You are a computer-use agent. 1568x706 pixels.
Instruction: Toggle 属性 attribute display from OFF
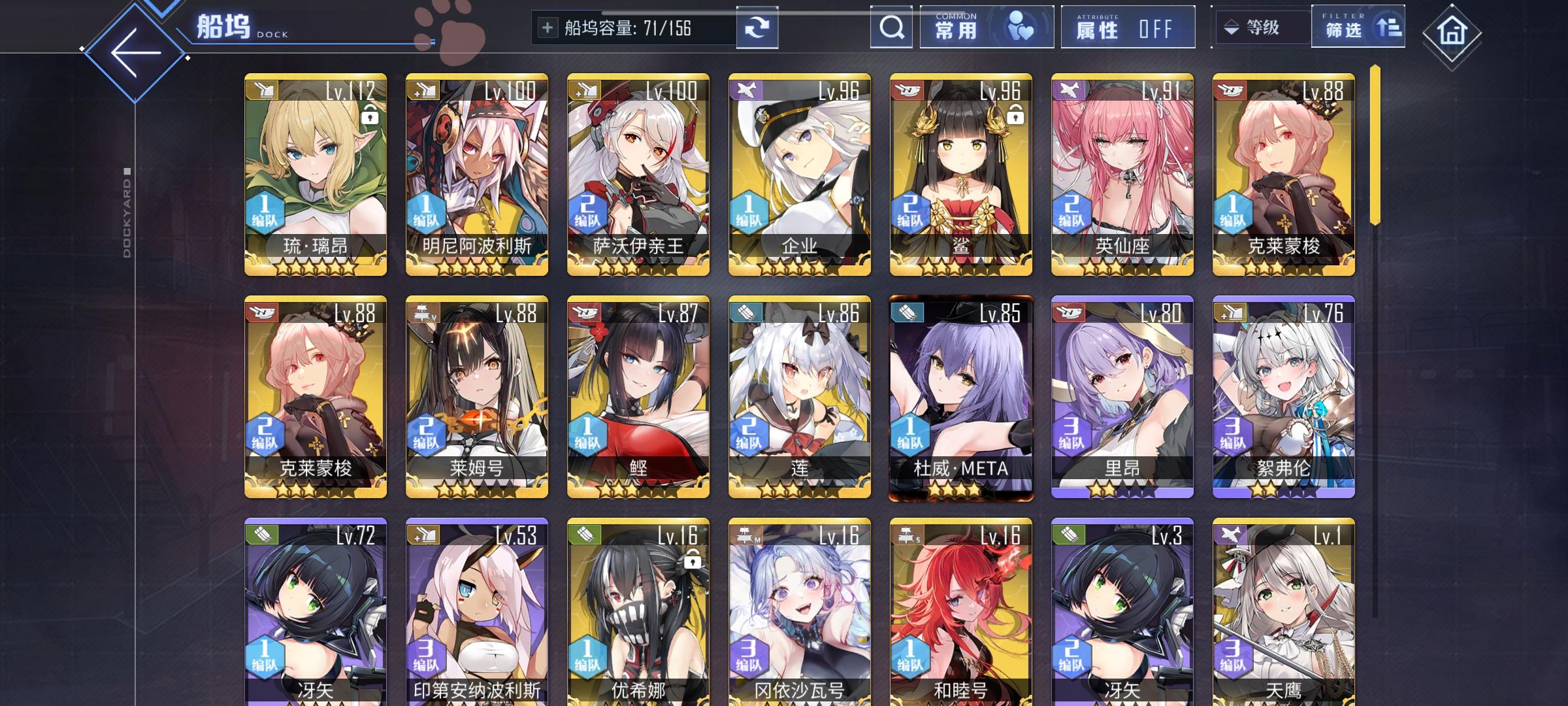coord(1127,27)
